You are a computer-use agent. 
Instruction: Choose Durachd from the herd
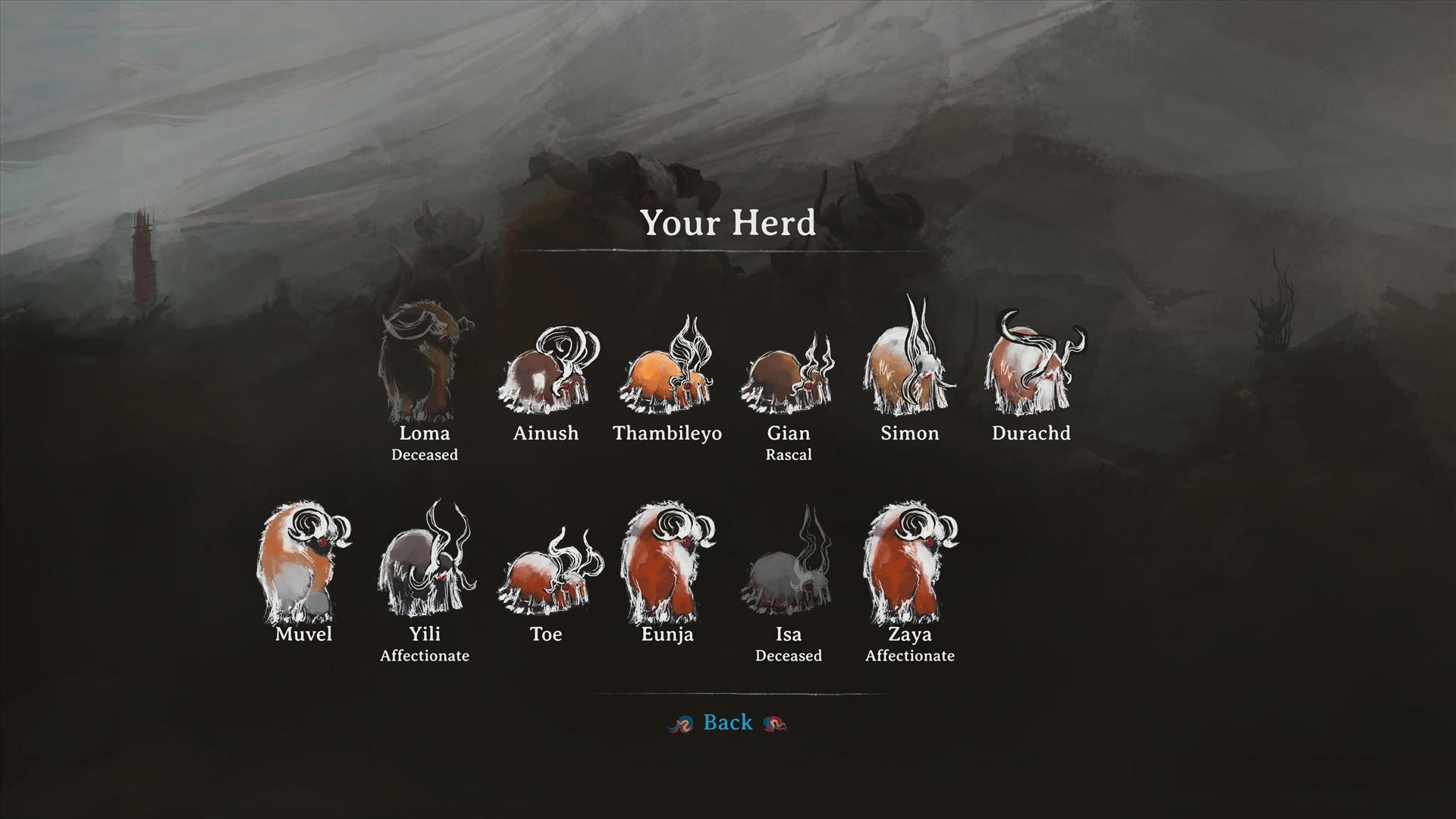pos(1031,368)
